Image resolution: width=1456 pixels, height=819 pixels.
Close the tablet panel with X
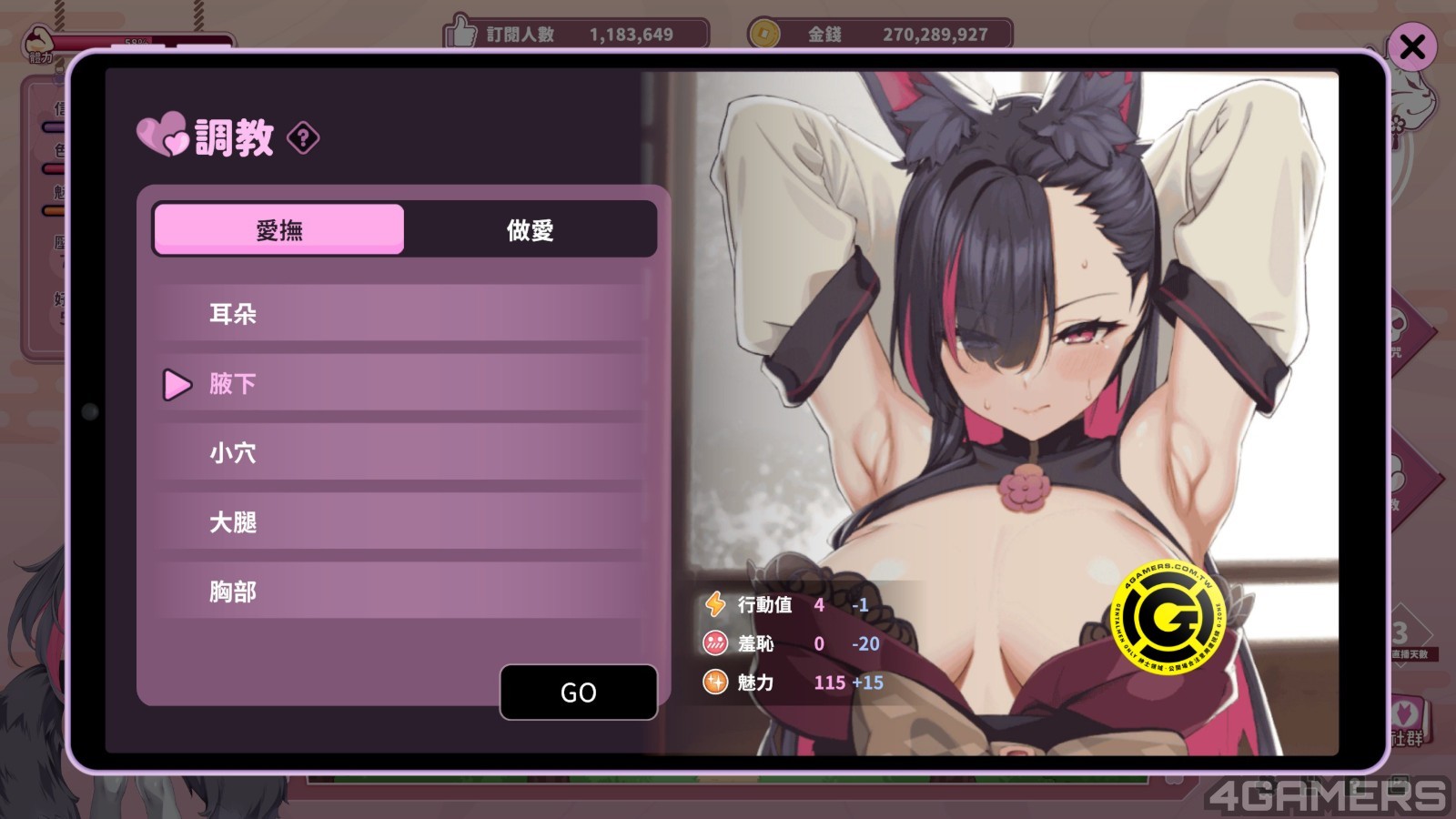point(1412,46)
